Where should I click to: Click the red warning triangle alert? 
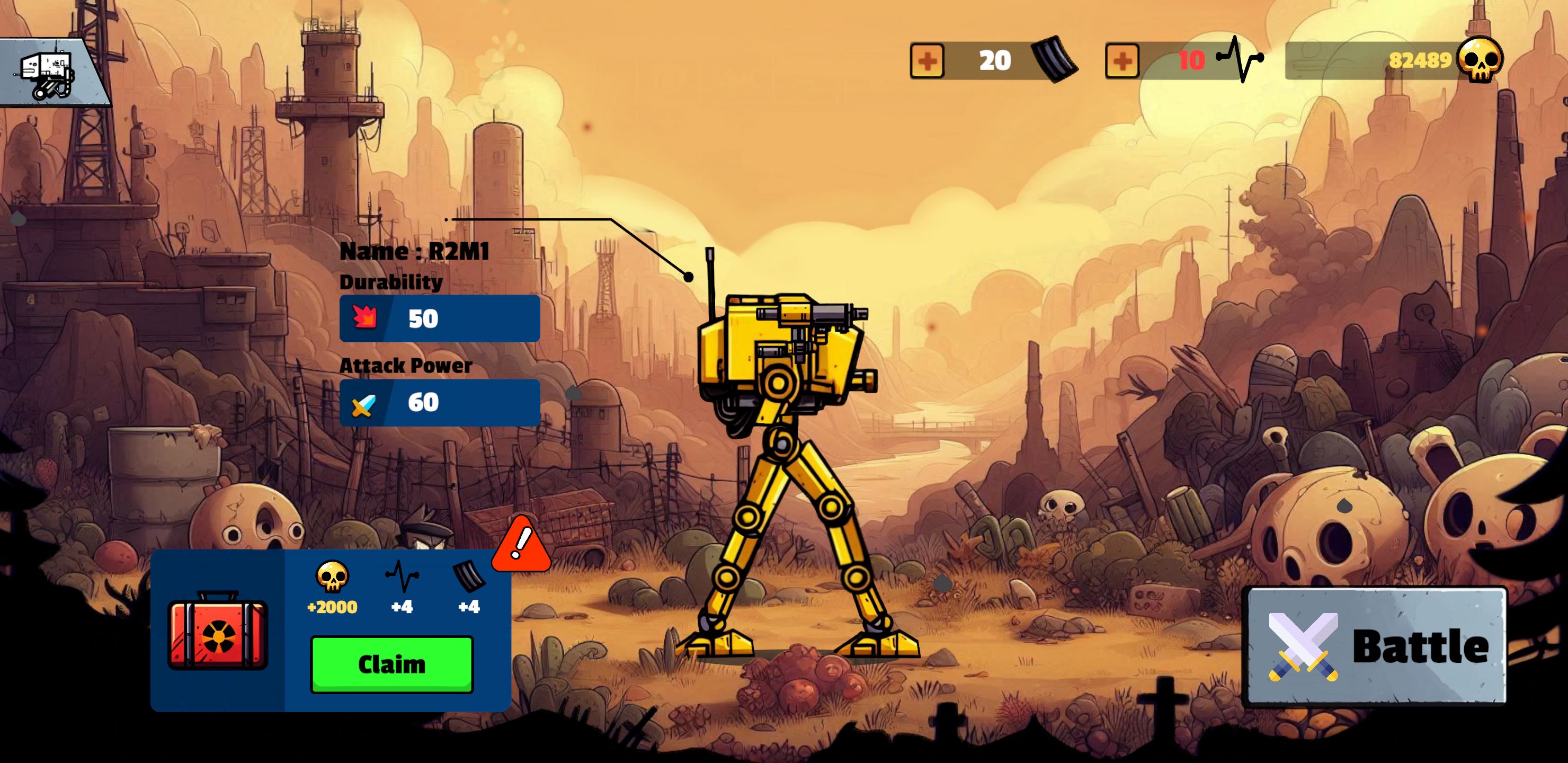click(x=521, y=545)
